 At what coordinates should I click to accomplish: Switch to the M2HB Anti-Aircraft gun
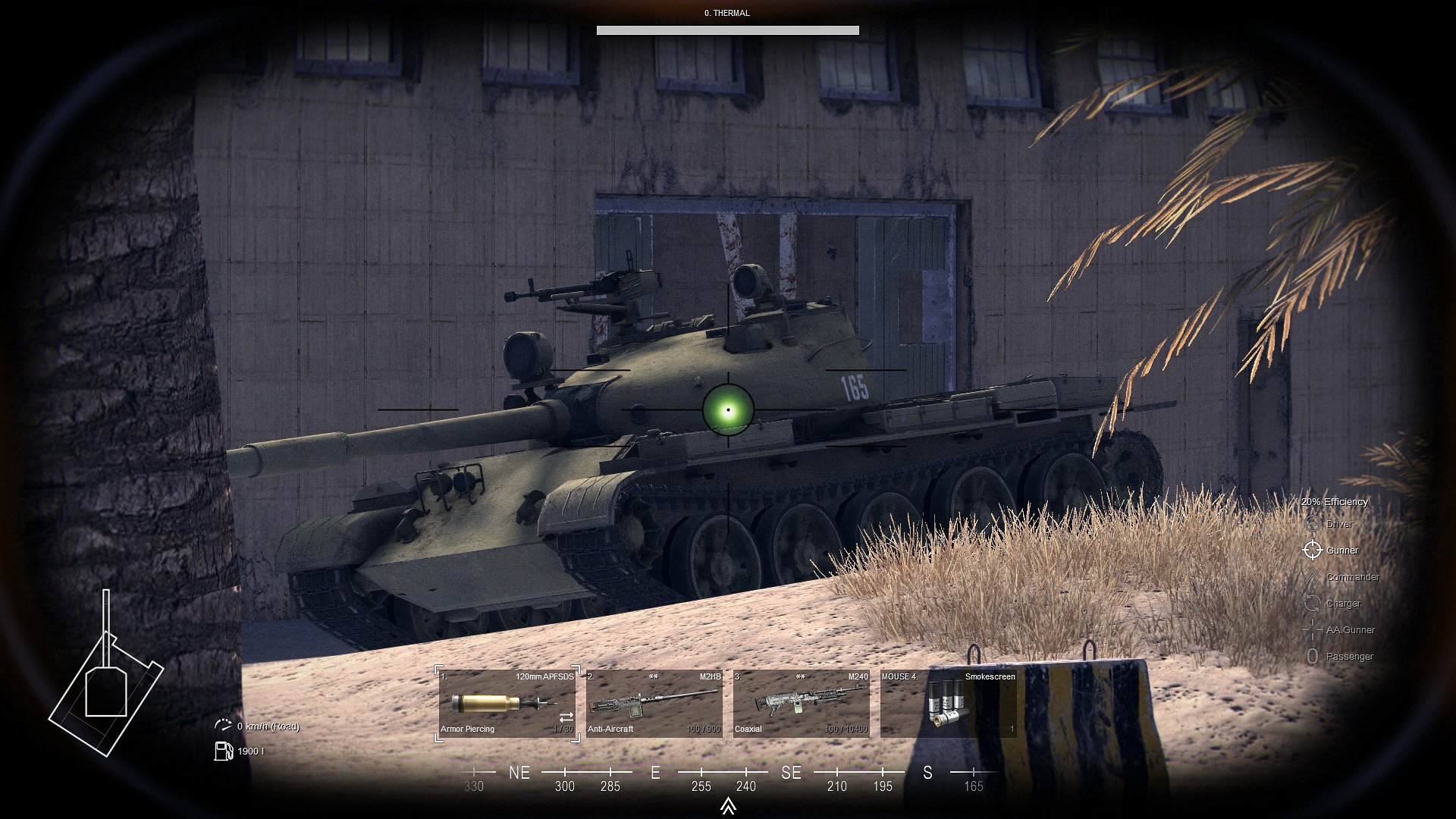pyautogui.click(x=654, y=703)
